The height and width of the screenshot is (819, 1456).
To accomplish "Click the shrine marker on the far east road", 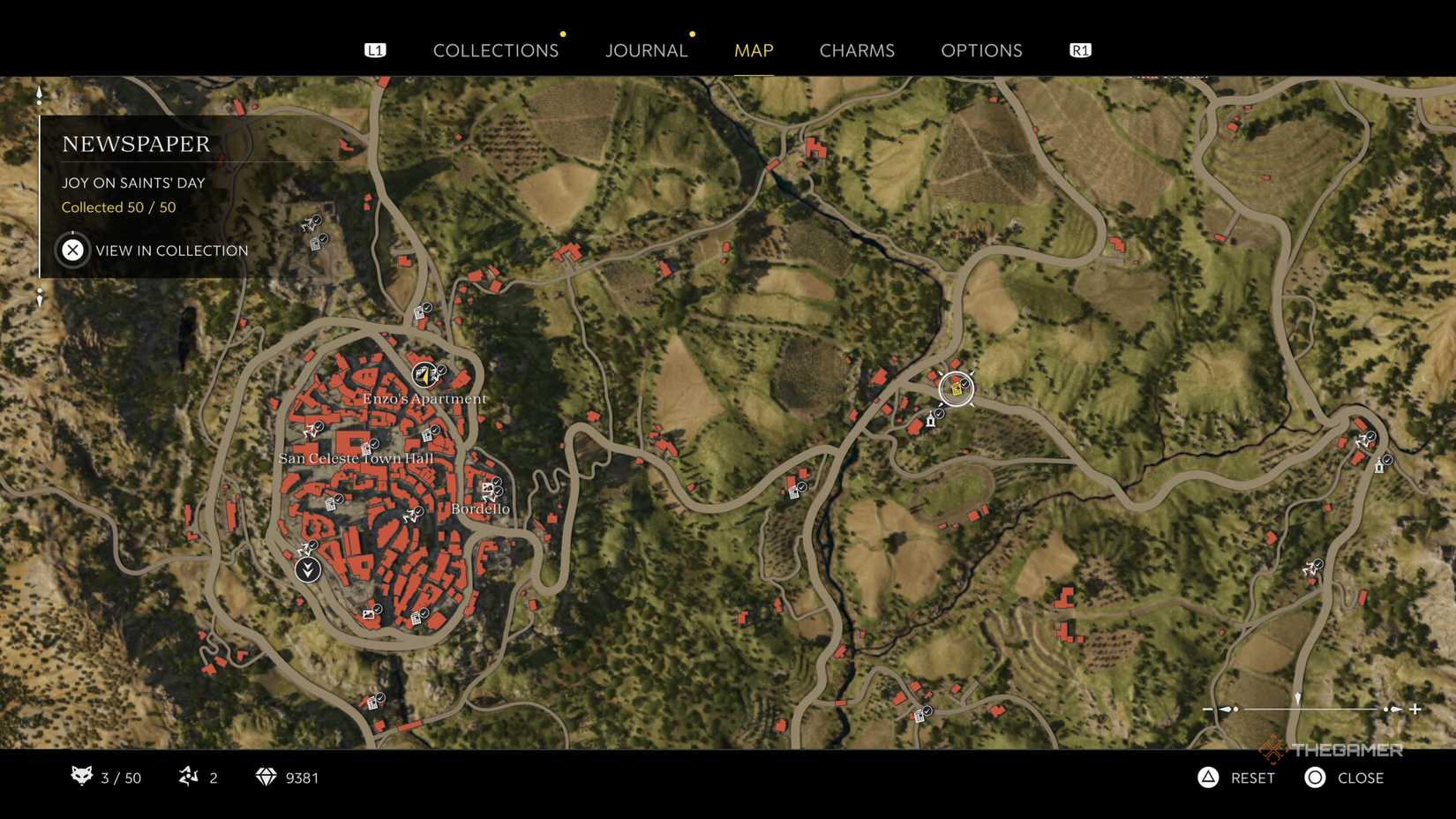I will (x=1379, y=466).
